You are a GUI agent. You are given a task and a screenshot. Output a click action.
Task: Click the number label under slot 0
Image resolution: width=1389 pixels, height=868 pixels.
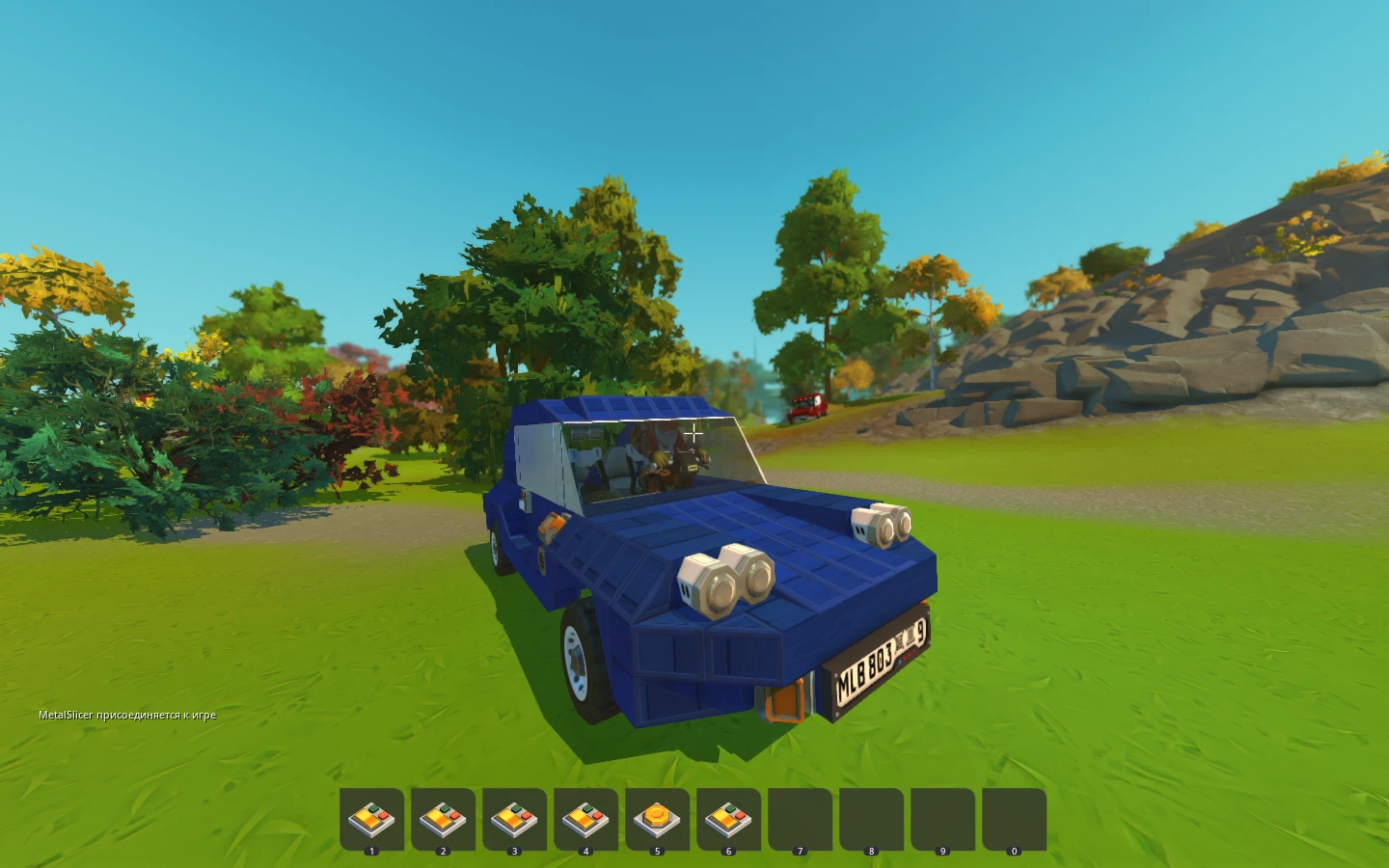click(1014, 852)
